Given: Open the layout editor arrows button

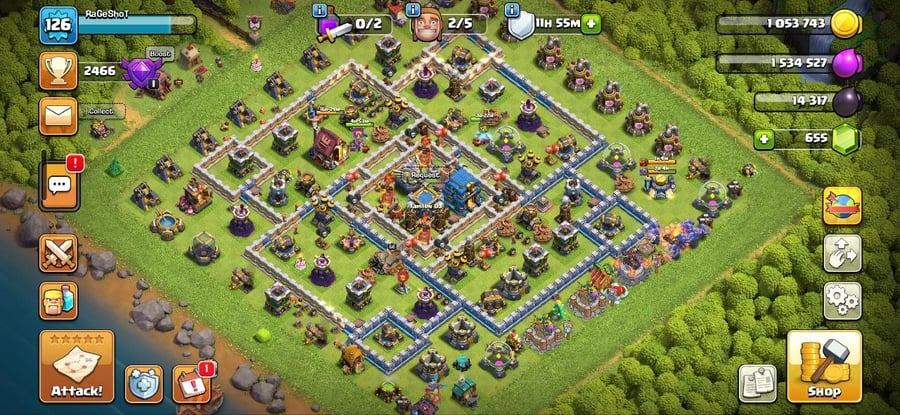Looking at the screenshot, I should (x=842, y=253).
